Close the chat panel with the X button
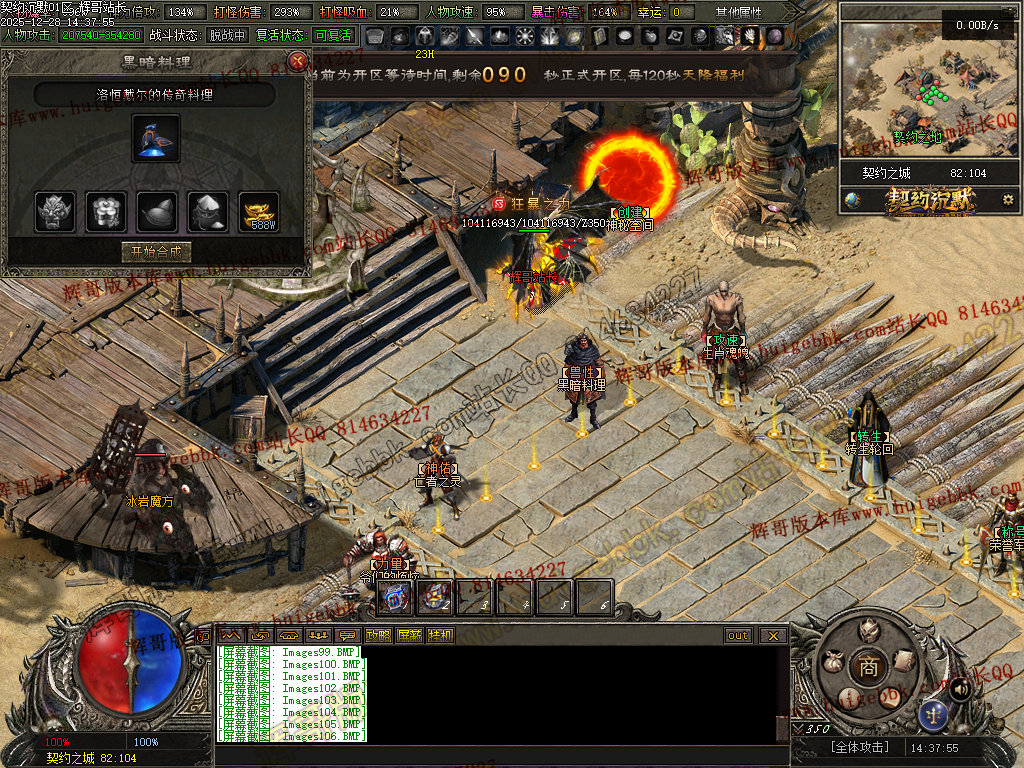The height and width of the screenshot is (768, 1024). coord(772,635)
